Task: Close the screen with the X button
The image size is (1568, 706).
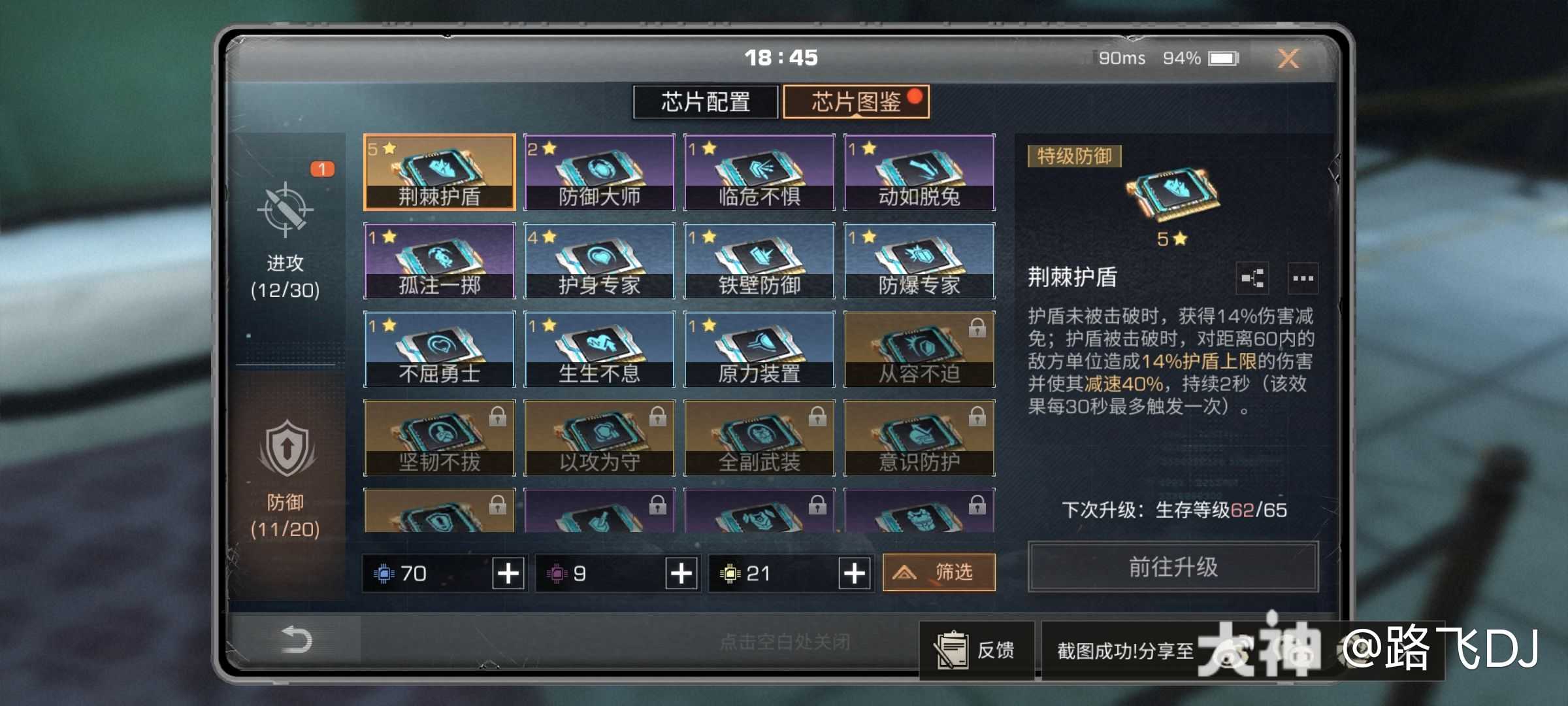Action: coord(1288,58)
